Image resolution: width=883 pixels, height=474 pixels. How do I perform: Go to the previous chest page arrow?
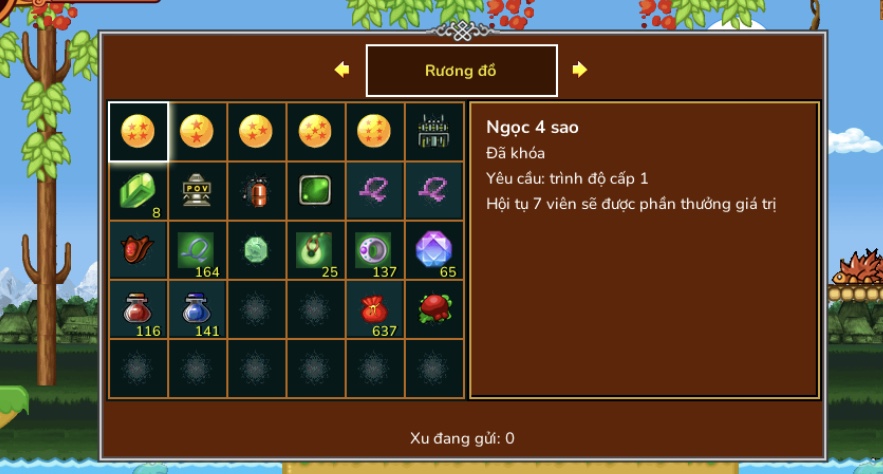click(x=342, y=70)
